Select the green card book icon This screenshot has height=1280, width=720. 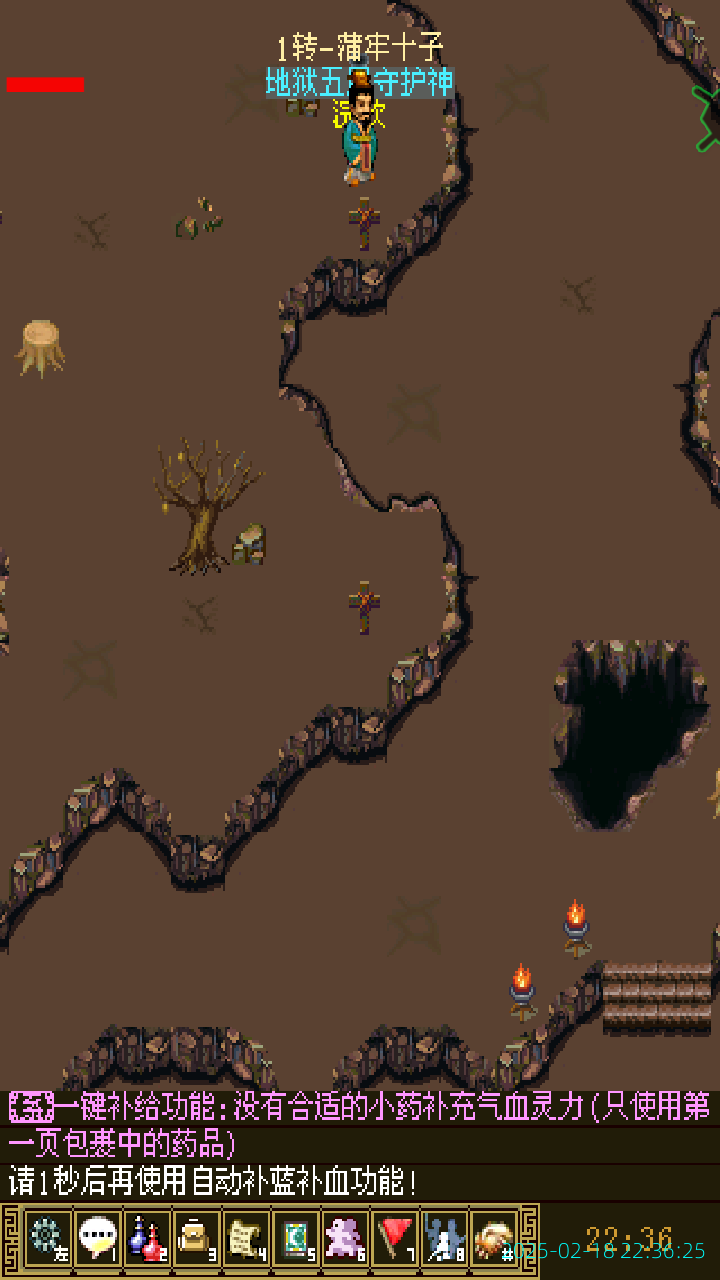point(295,1237)
